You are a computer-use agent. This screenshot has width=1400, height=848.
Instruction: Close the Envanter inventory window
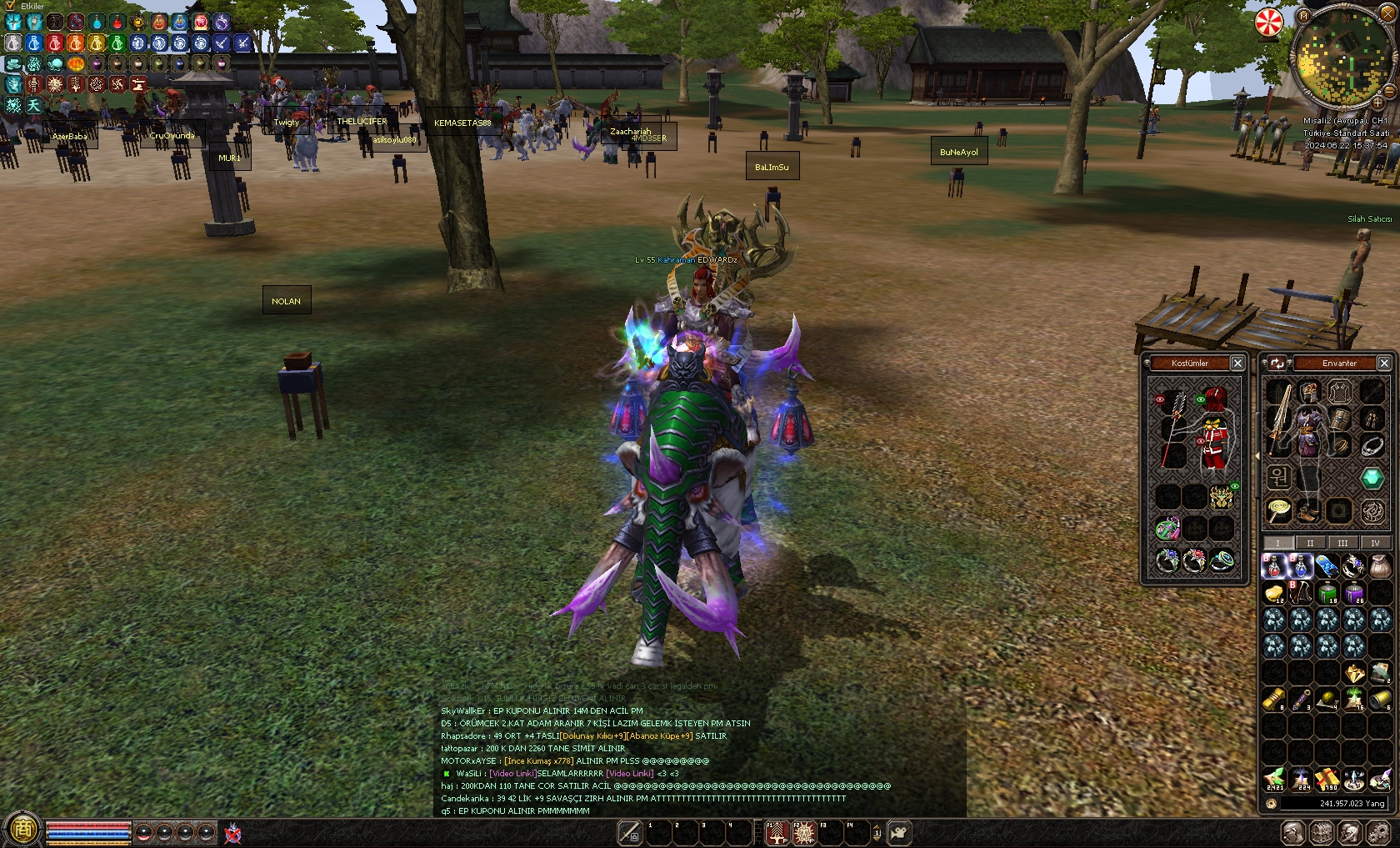[x=1384, y=363]
